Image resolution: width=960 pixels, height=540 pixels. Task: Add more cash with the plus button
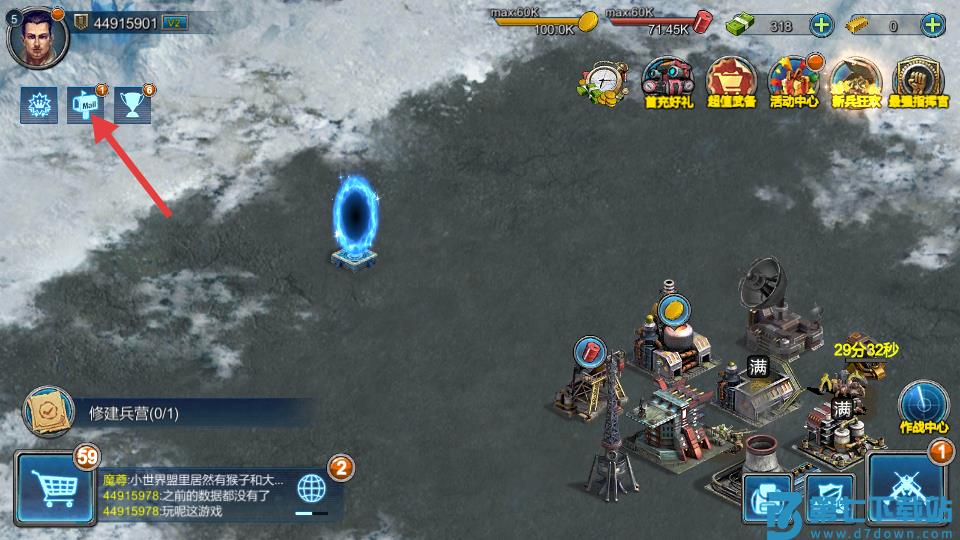coord(821,26)
